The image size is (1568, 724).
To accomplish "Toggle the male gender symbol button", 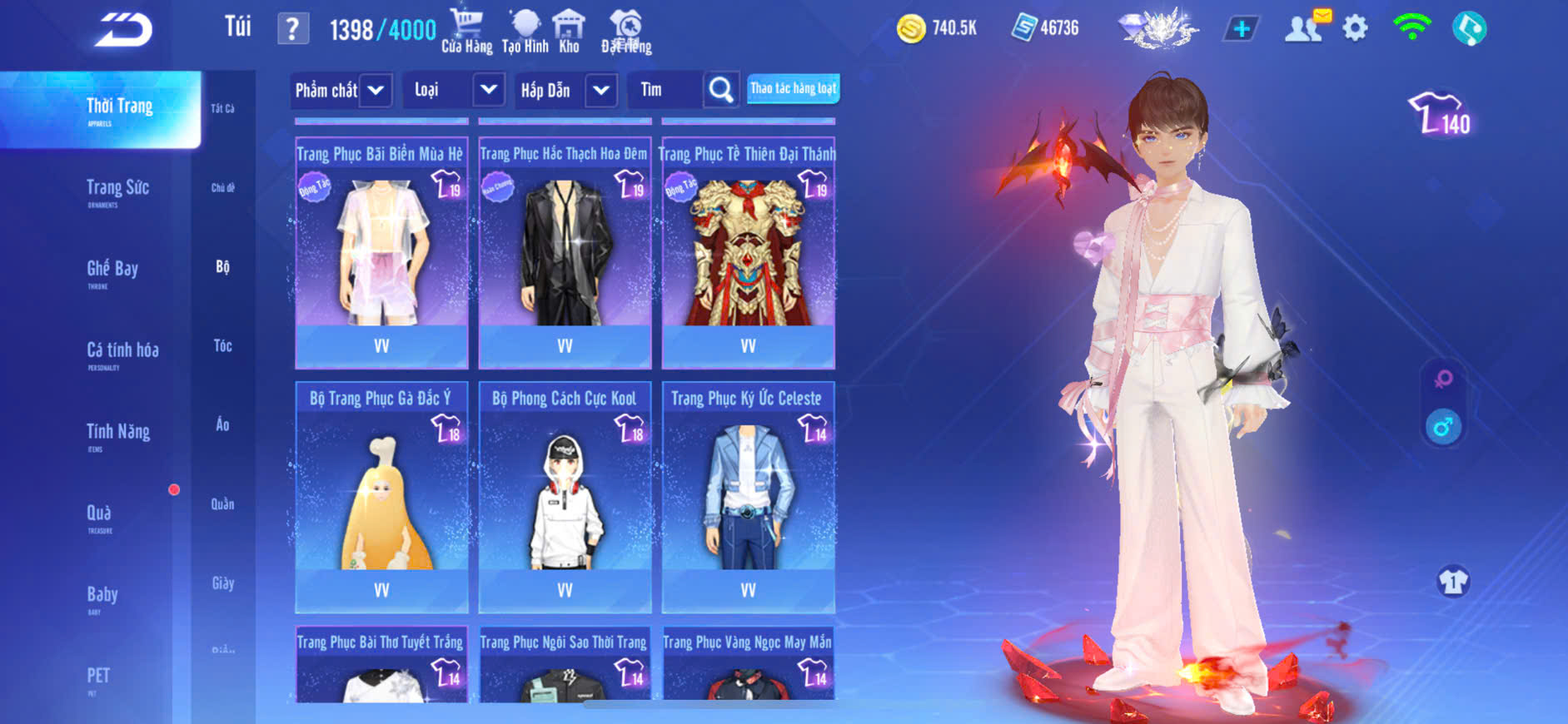I will [x=1443, y=428].
